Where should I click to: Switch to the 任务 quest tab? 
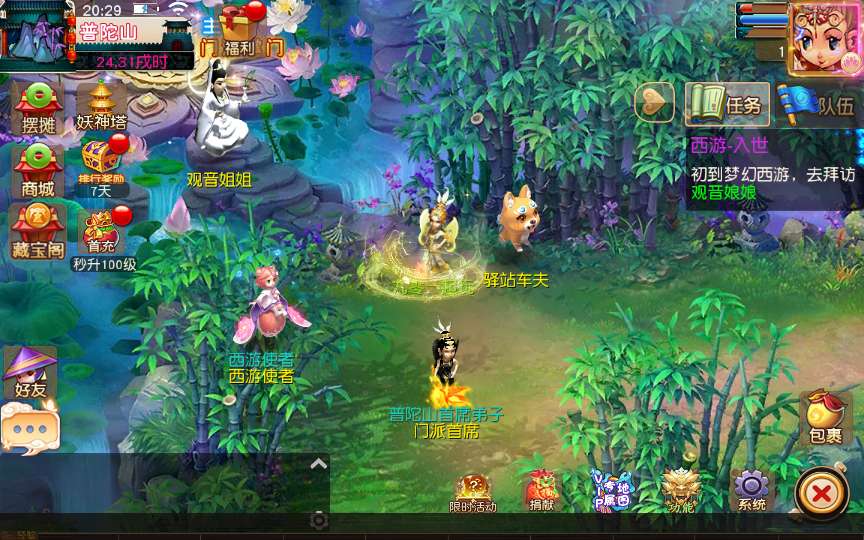coord(727,104)
